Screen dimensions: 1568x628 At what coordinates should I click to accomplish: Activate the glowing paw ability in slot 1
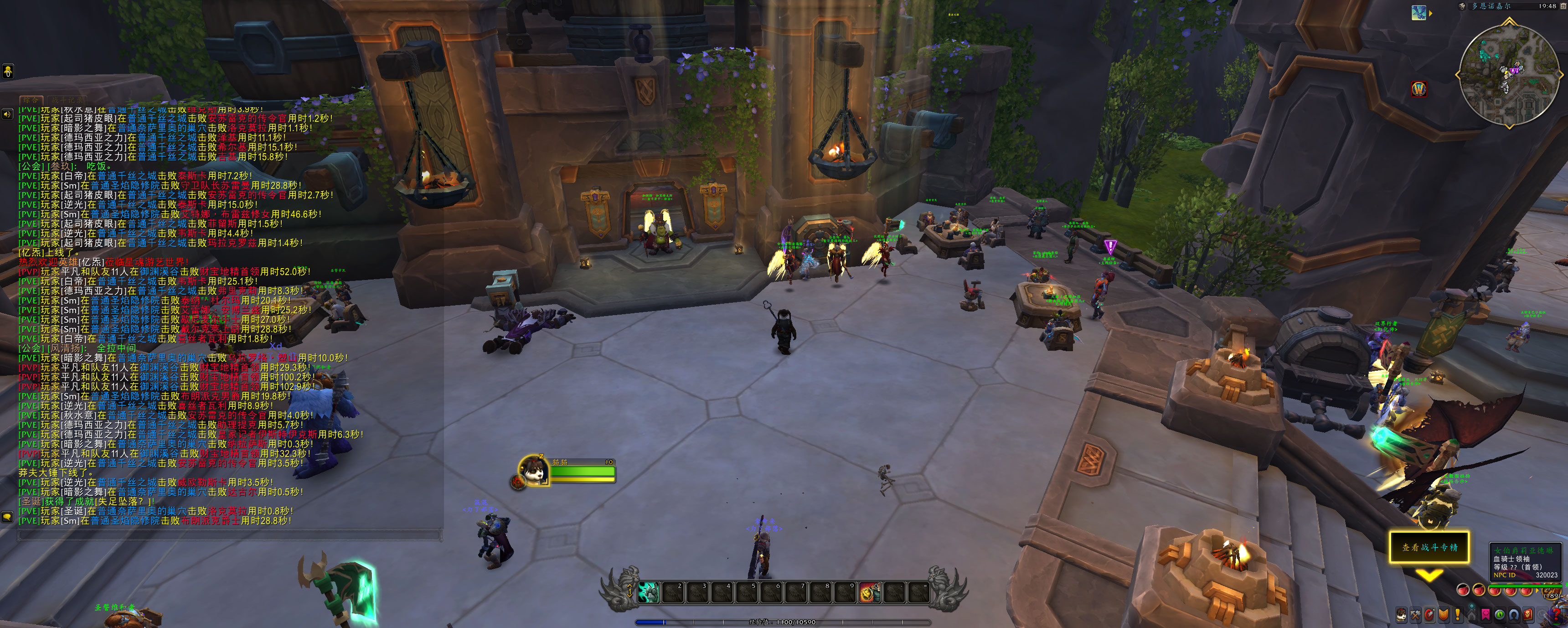pyautogui.click(x=648, y=592)
